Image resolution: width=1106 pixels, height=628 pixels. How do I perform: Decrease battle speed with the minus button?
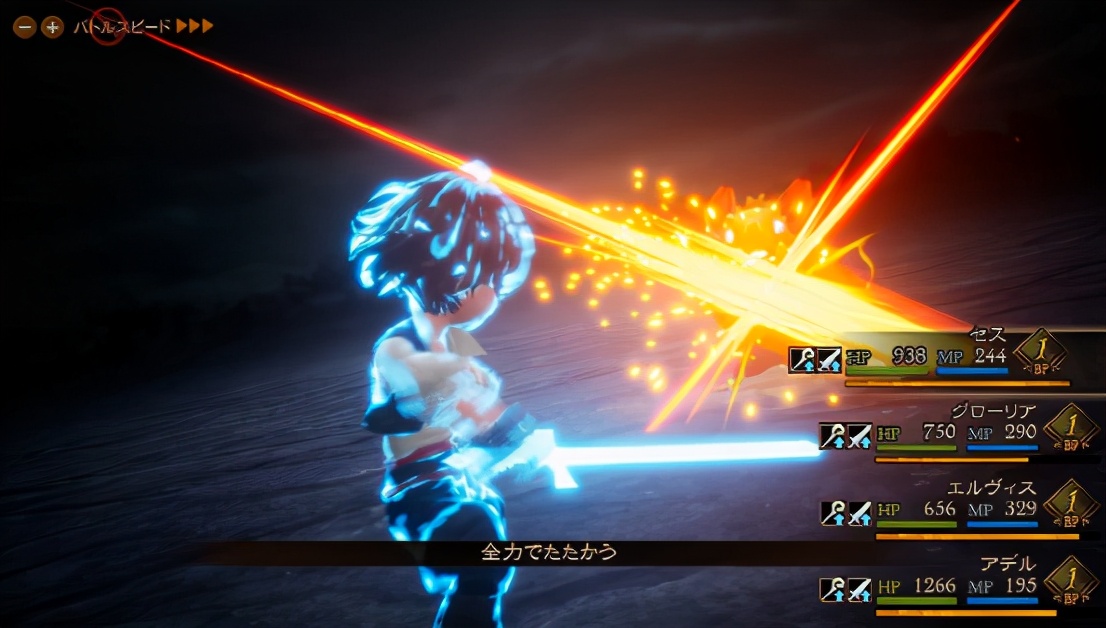(24, 27)
